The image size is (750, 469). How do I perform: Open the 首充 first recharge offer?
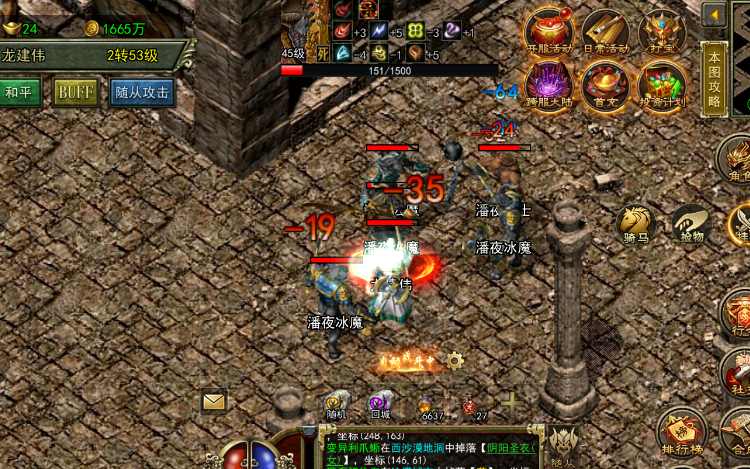pos(605,84)
